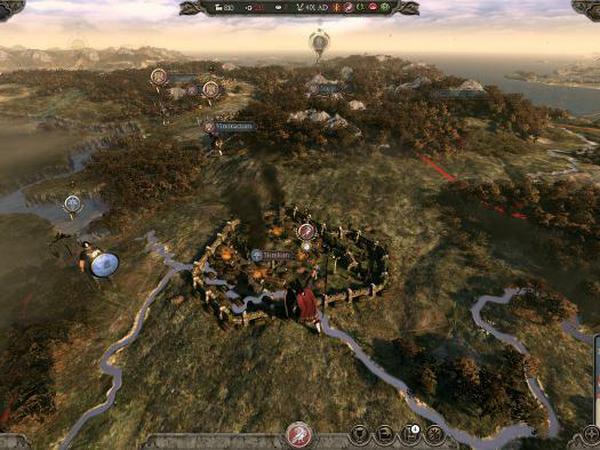Open the bottom-bar button with the notification badge
The width and height of the screenshot is (600, 450).
pyautogui.click(x=409, y=435)
